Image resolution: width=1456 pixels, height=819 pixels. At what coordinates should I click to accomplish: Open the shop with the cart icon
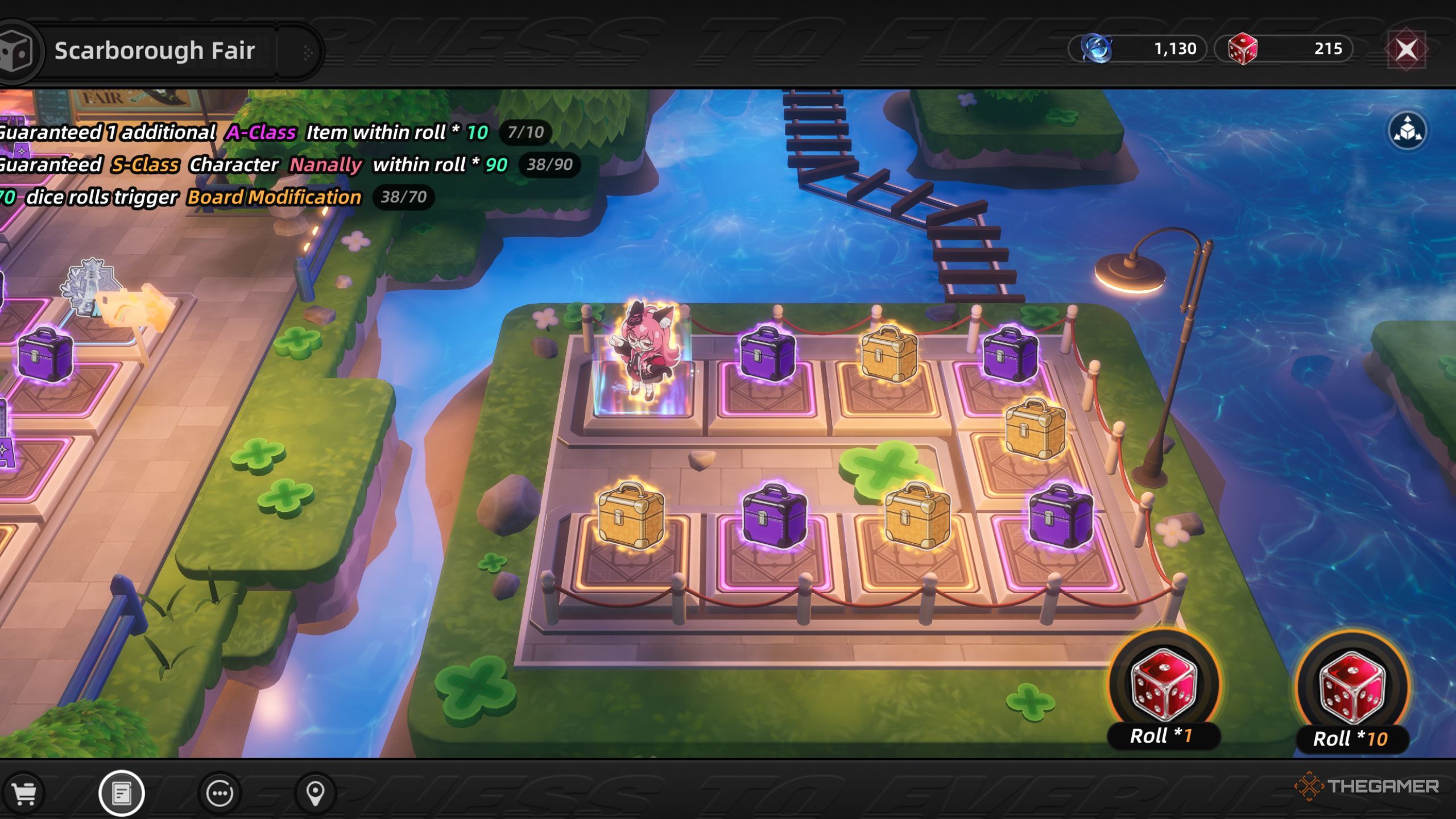click(26, 795)
